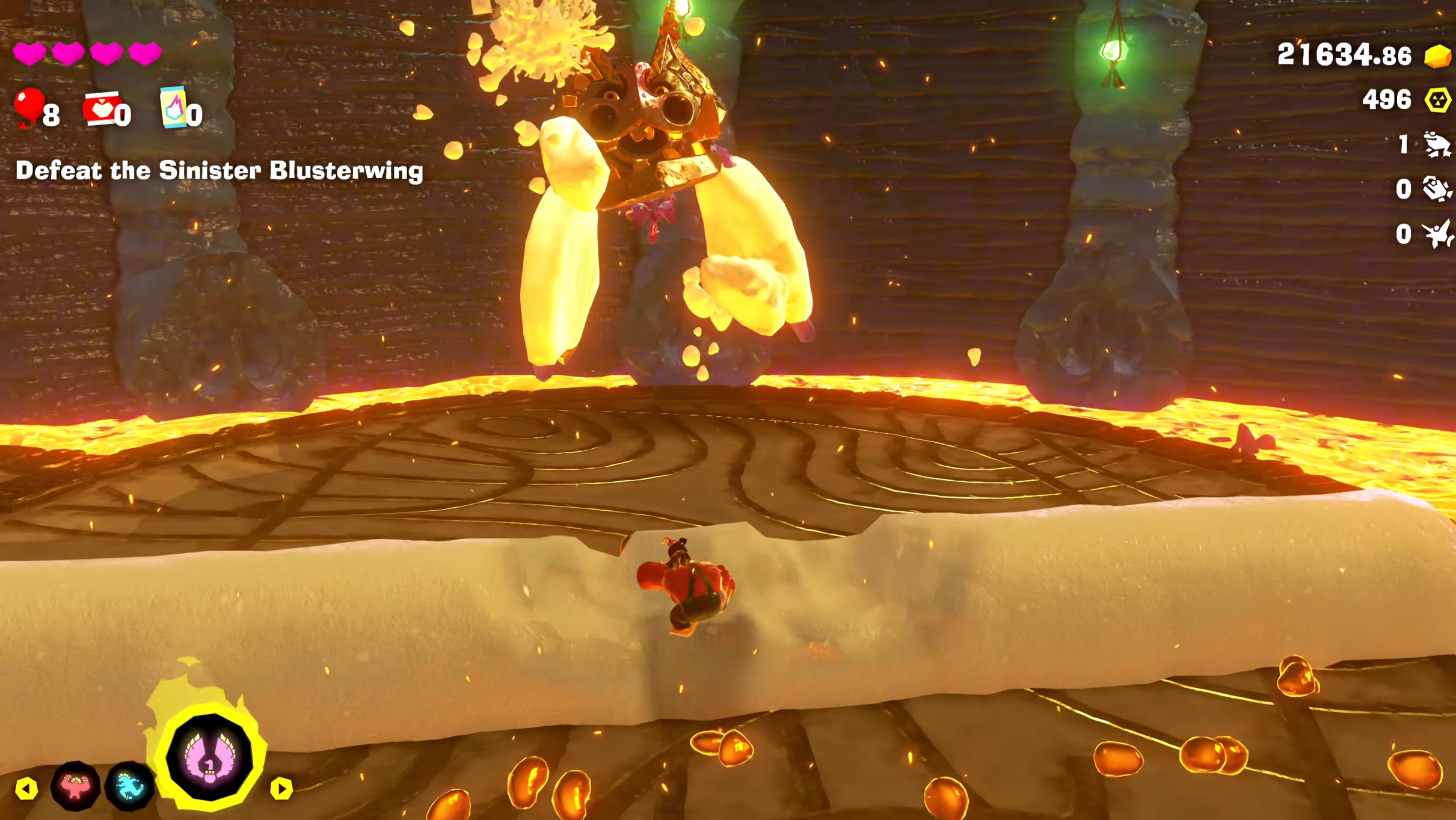Click the gold nugget currency icon
This screenshot has width=1456, height=820.
1437,56
